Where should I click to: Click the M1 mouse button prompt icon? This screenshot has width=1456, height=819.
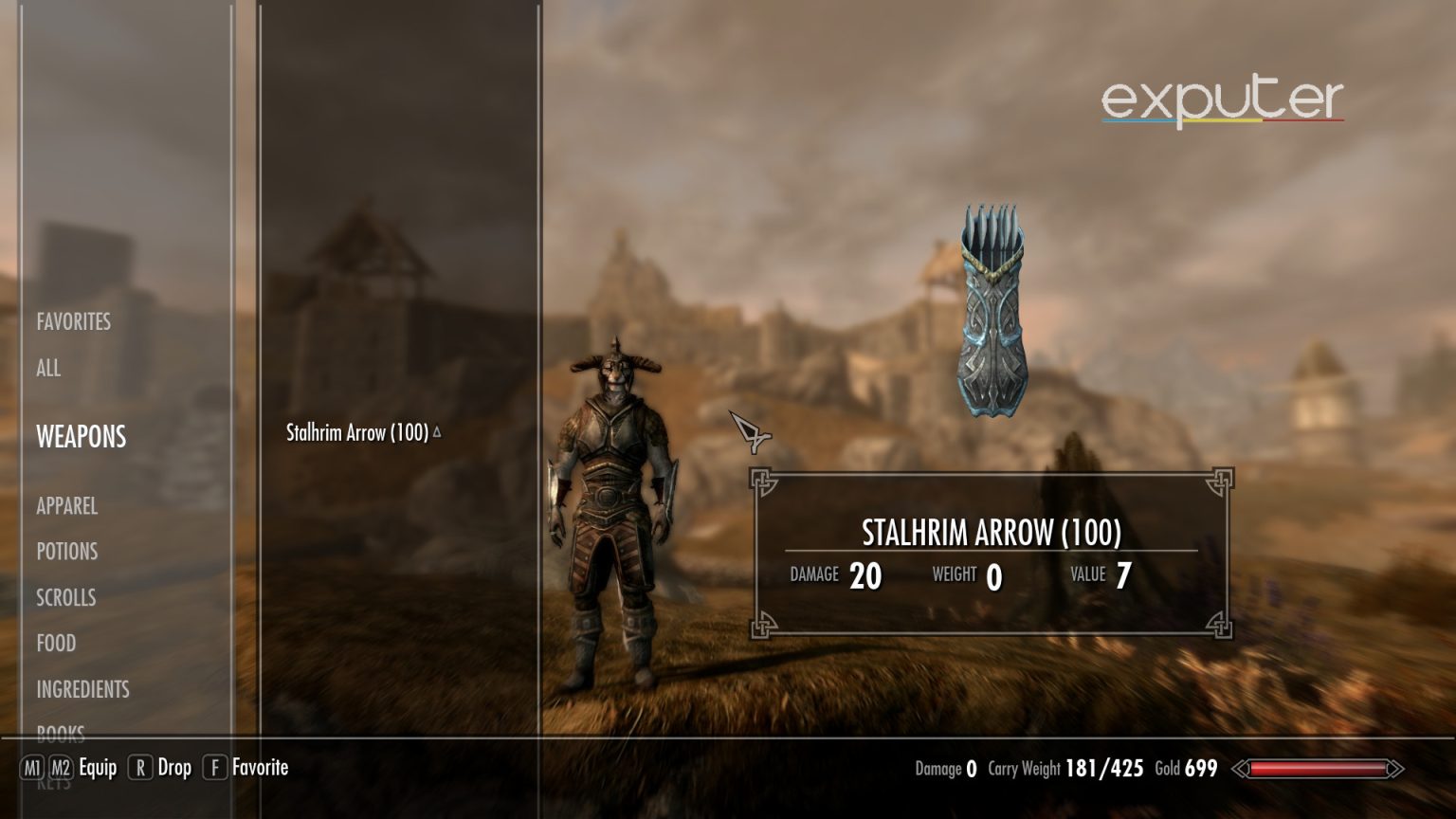pos(30,768)
